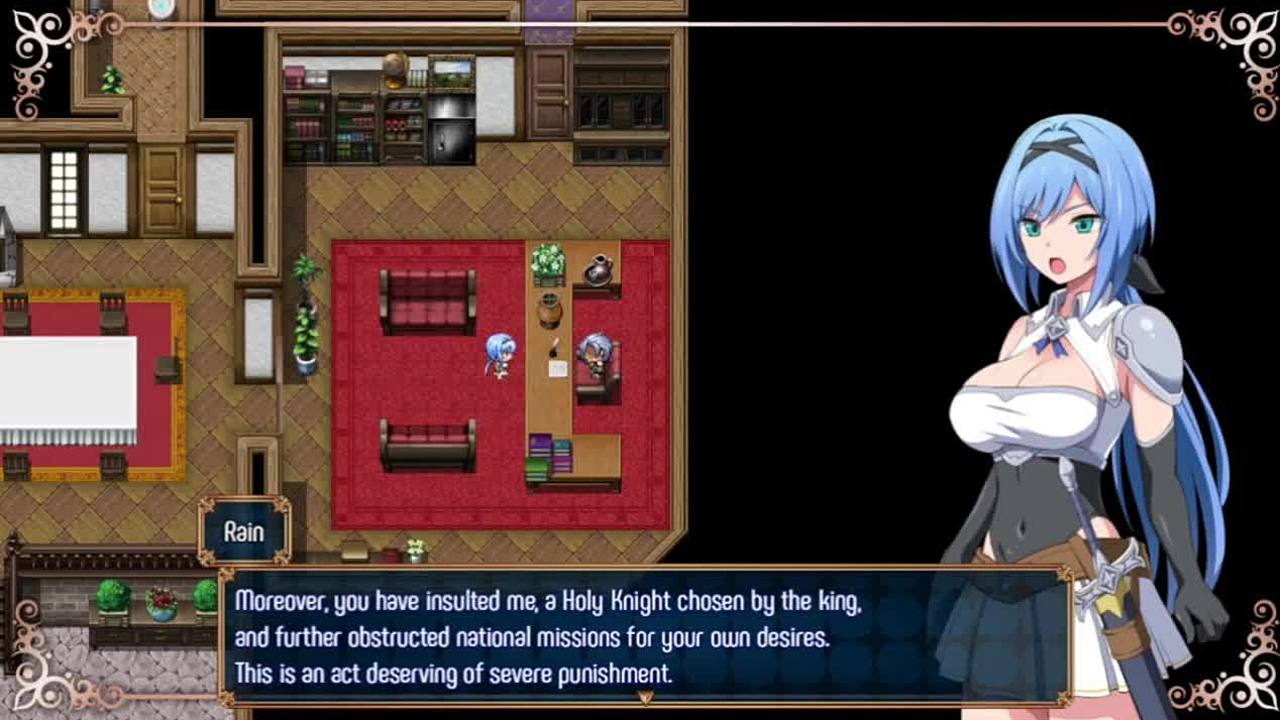Click the dialogue continue arrow indicator
This screenshot has width=1280, height=720.
click(645, 697)
